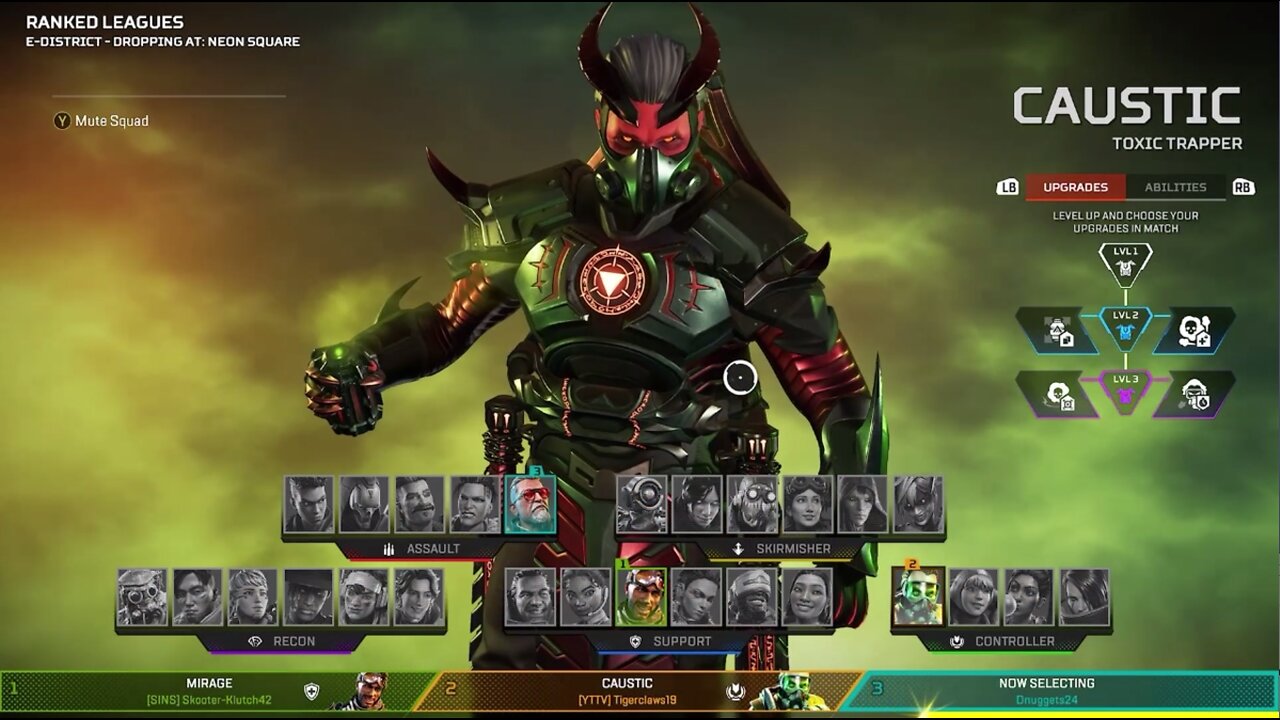Click Tigerclaws19's Caustic squad card
This screenshot has width=1280, height=720.
(x=640, y=691)
